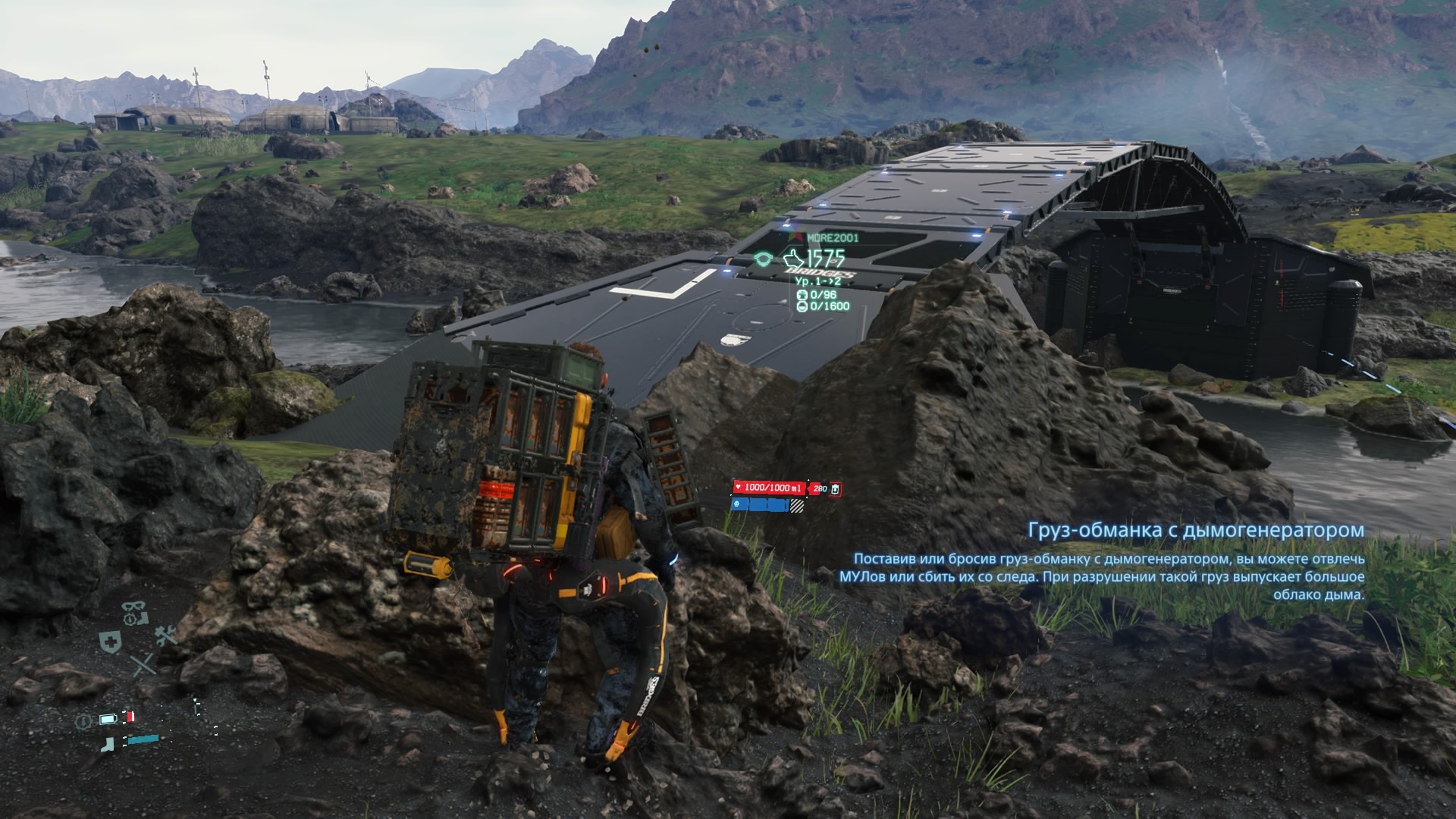
Task: Select the MORE2001 player name tag
Action: coord(832,238)
